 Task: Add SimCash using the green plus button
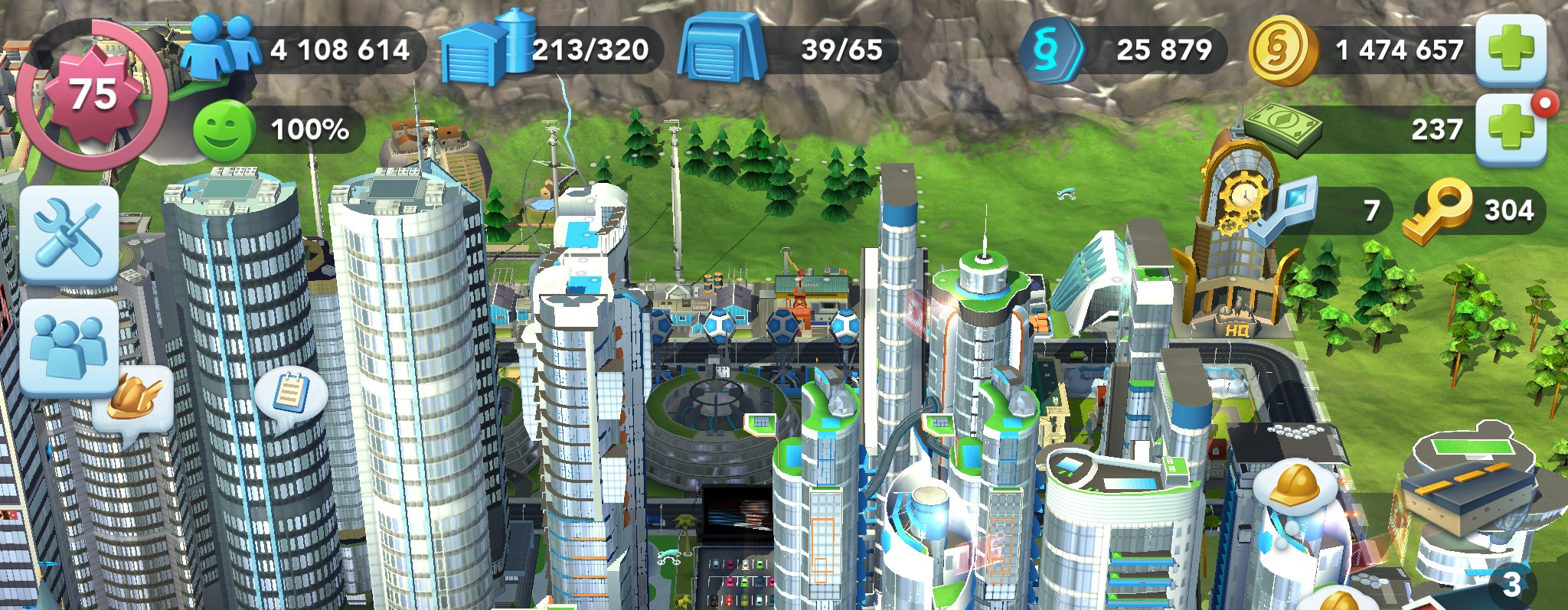click(x=1510, y=129)
